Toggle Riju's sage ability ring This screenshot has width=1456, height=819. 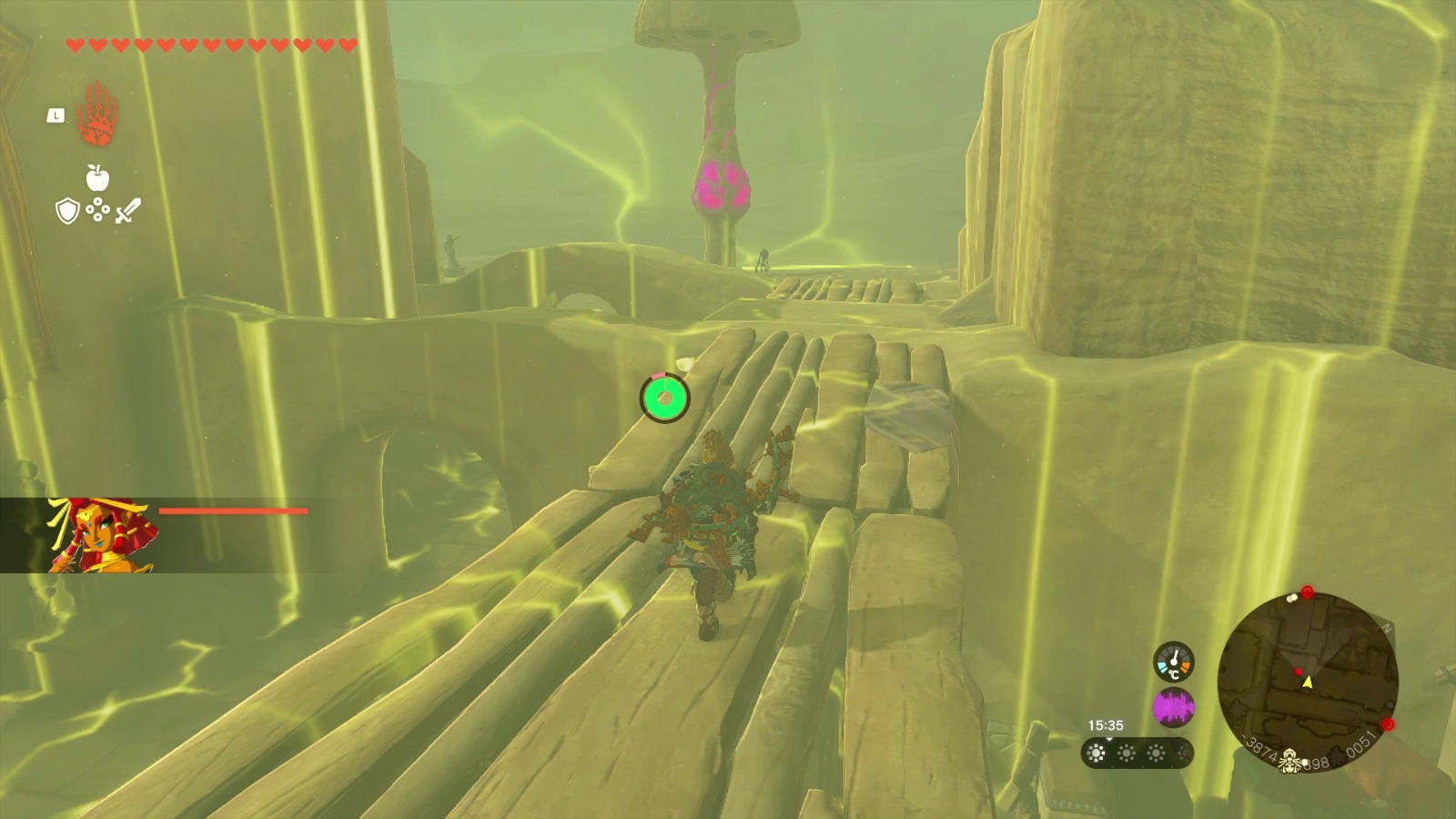tap(663, 398)
